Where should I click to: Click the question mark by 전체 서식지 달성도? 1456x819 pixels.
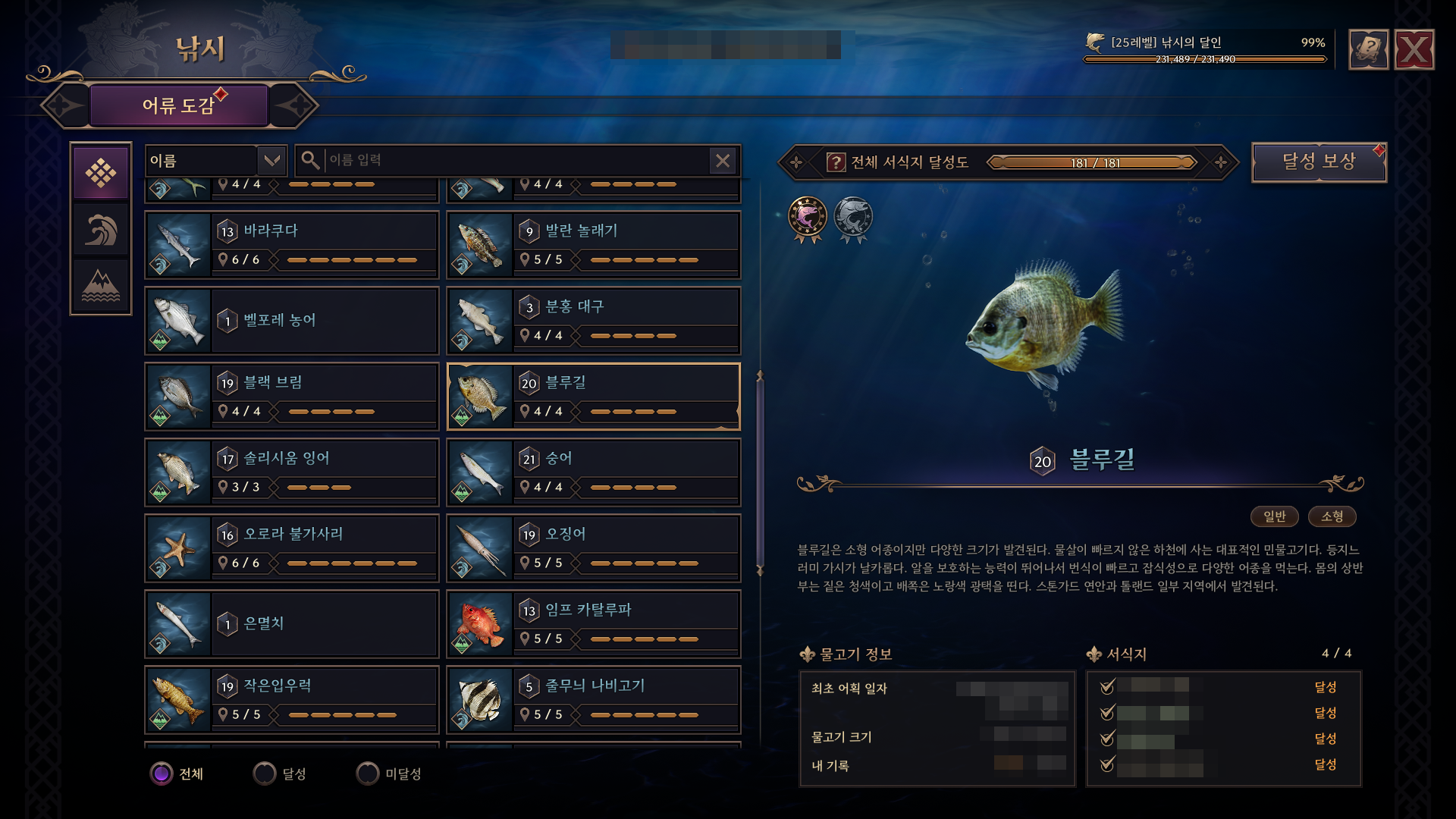click(x=836, y=162)
